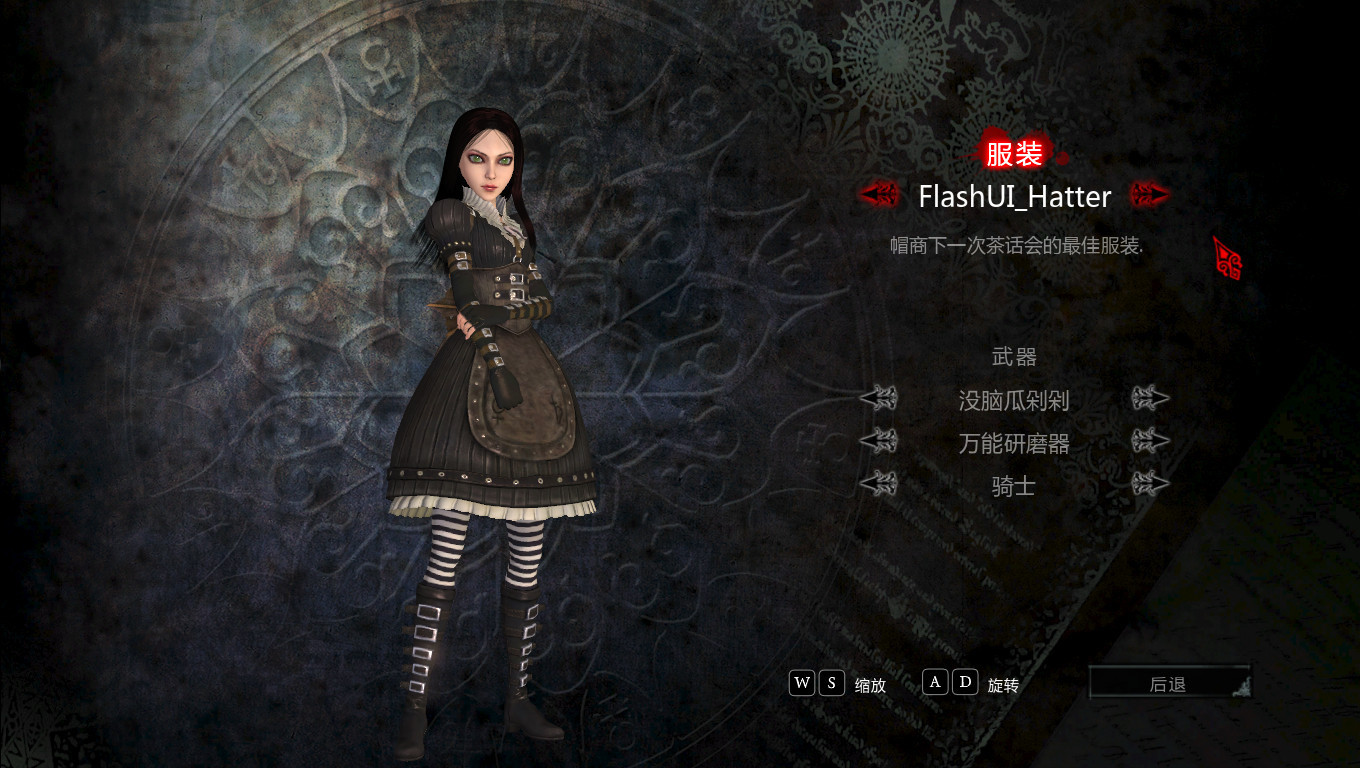Click right arrow beside 没脑瓜剁剁 weapon

[1150, 399]
